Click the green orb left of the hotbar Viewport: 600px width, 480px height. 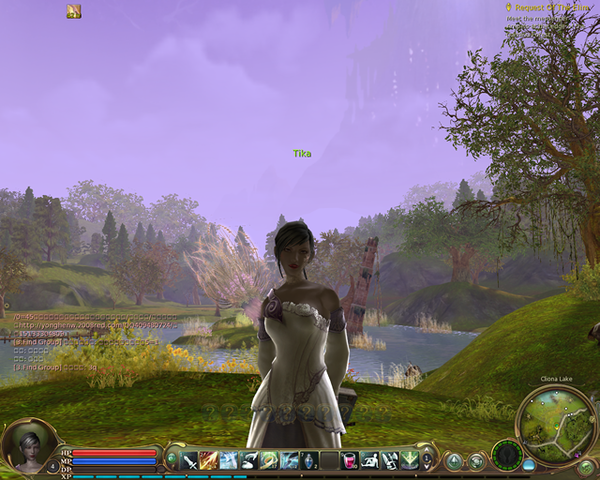172,460
